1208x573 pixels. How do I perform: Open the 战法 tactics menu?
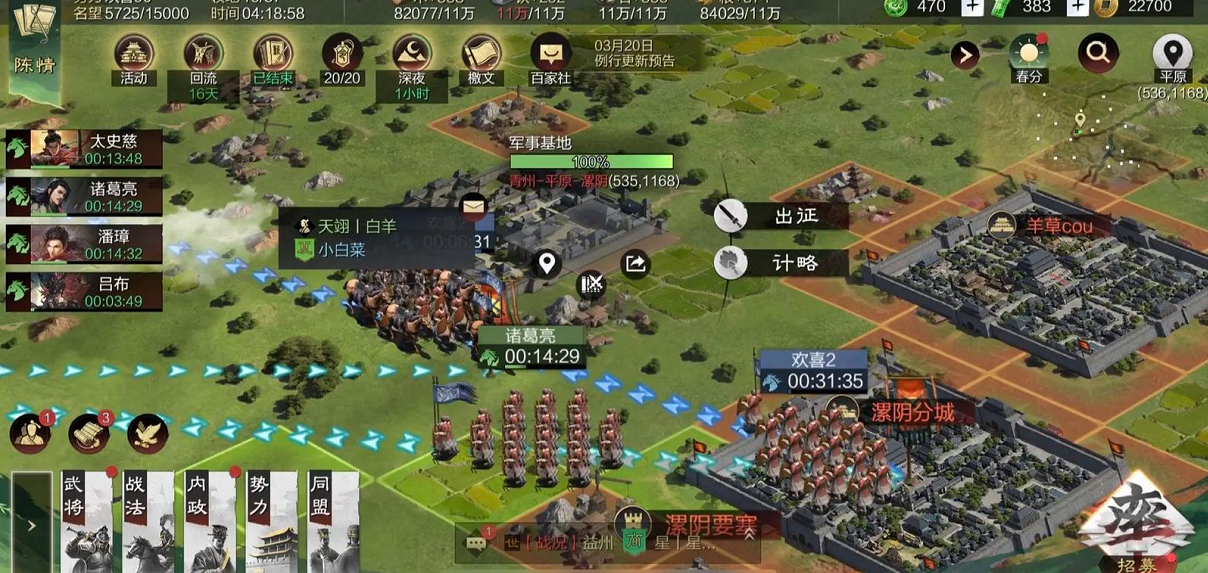pyautogui.click(x=148, y=520)
